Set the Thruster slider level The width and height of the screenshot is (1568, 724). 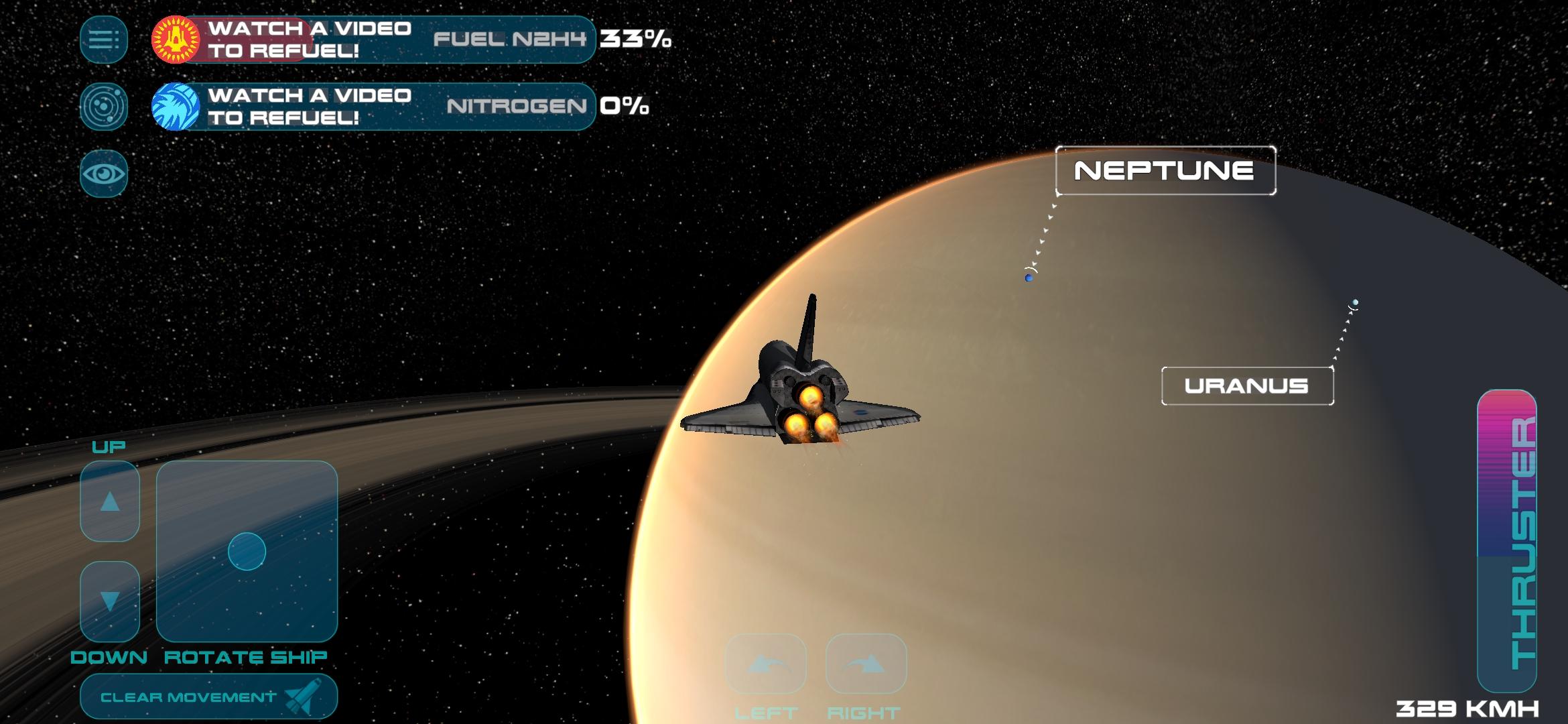click(1506, 540)
